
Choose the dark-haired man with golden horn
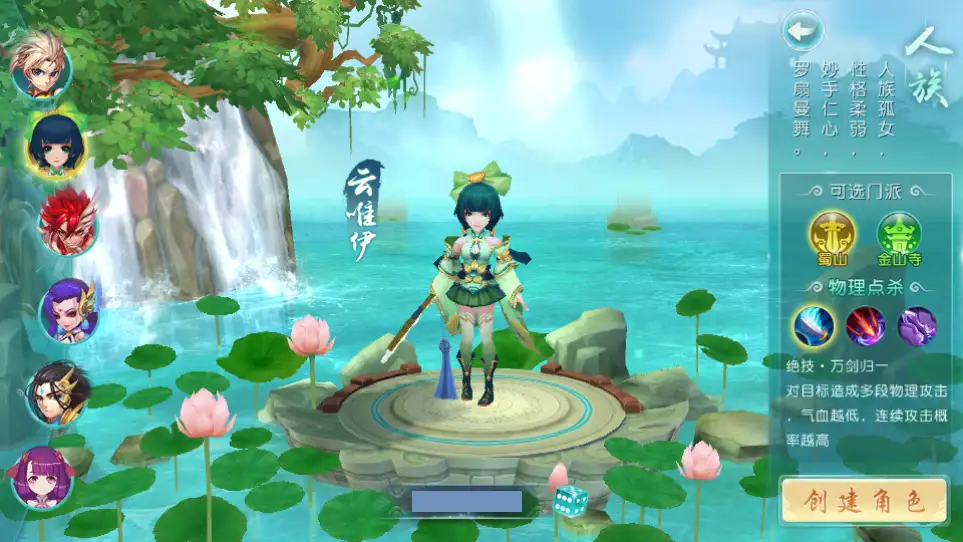[59, 392]
